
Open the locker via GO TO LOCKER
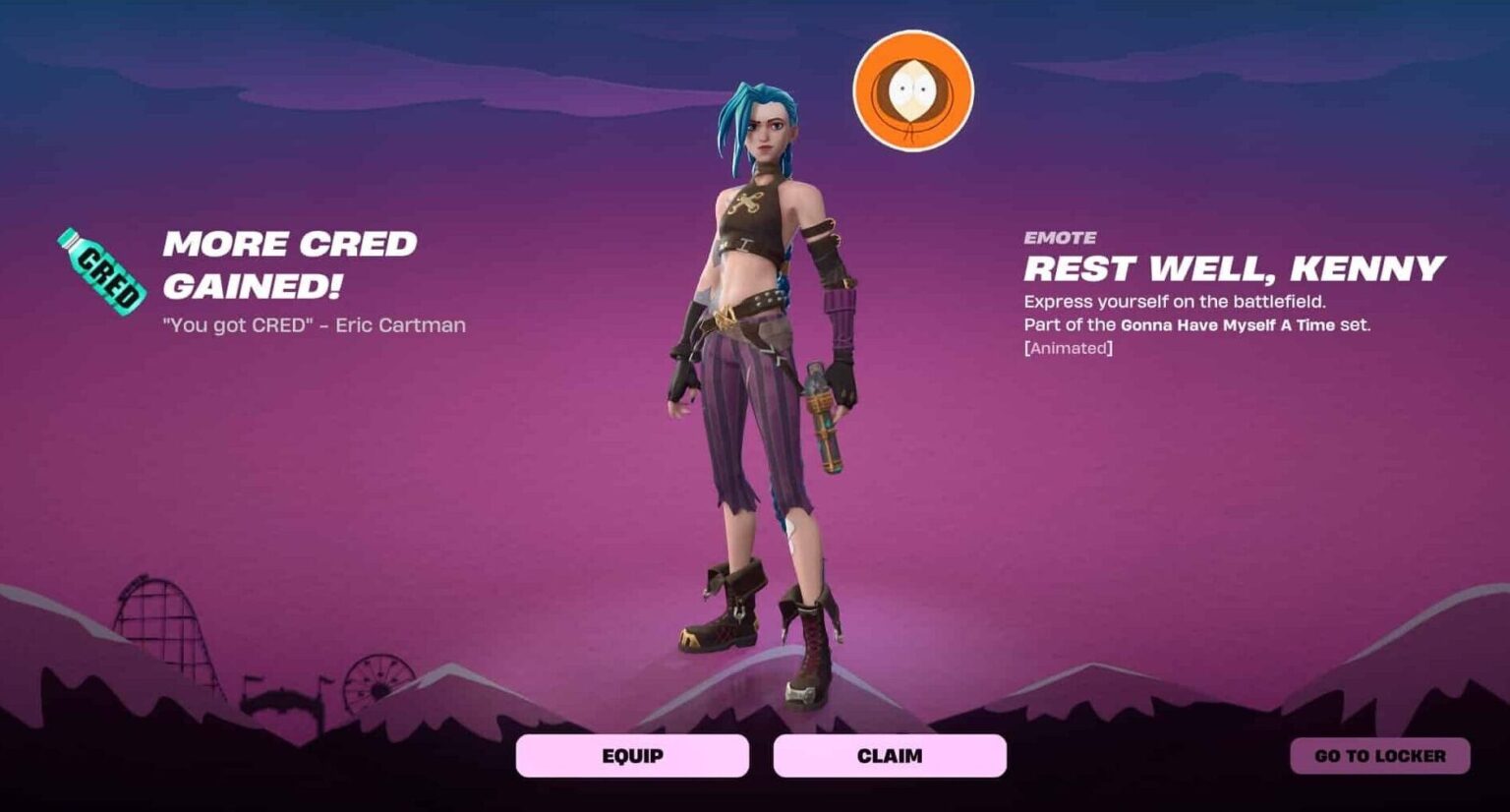click(x=1380, y=755)
